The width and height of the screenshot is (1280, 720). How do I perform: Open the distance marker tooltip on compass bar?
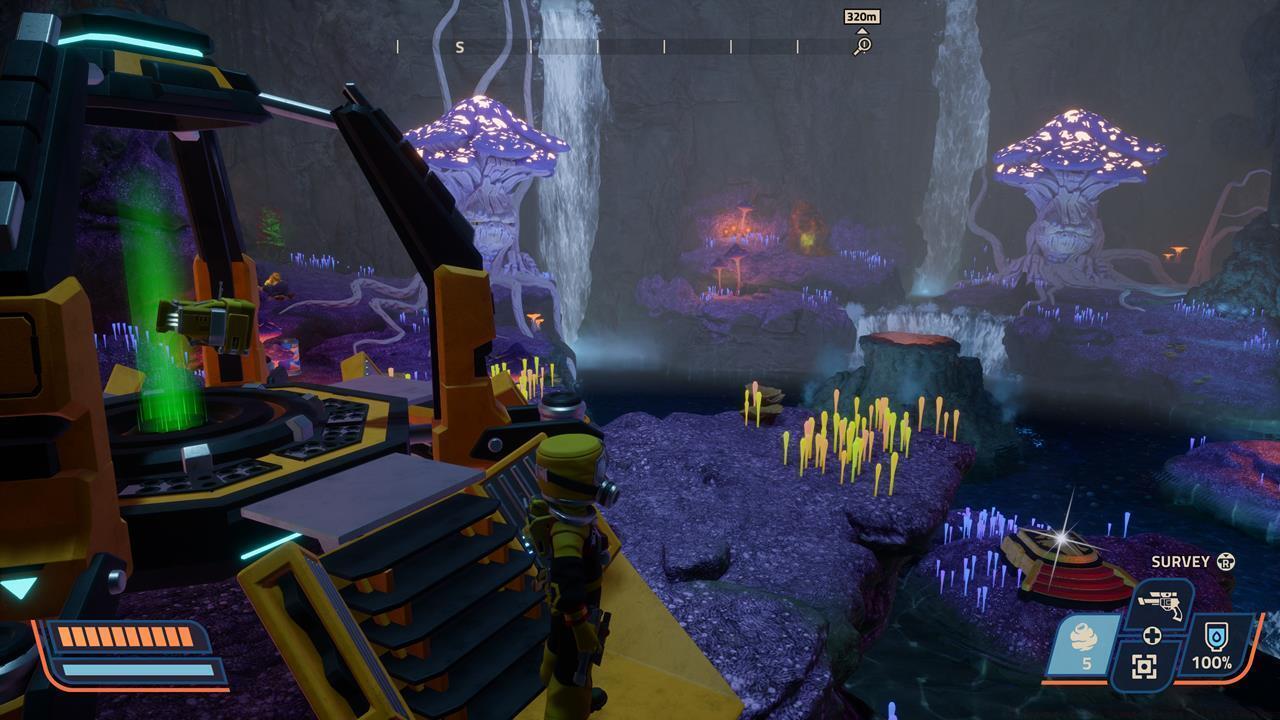(864, 17)
